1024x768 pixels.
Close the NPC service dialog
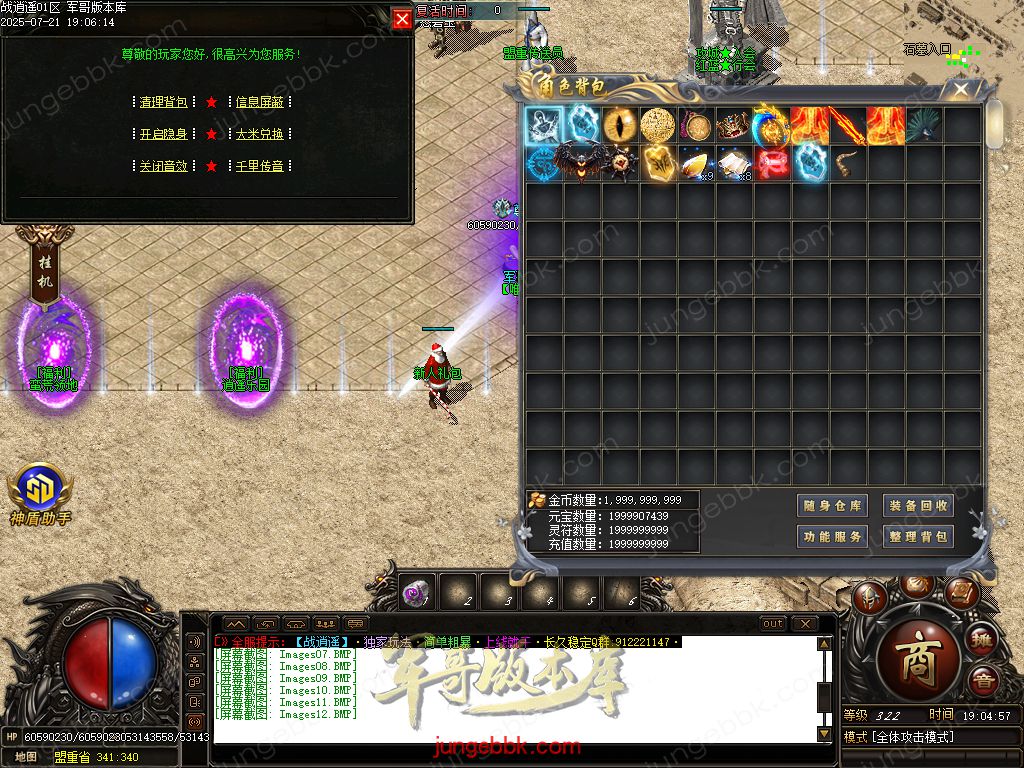[401, 19]
